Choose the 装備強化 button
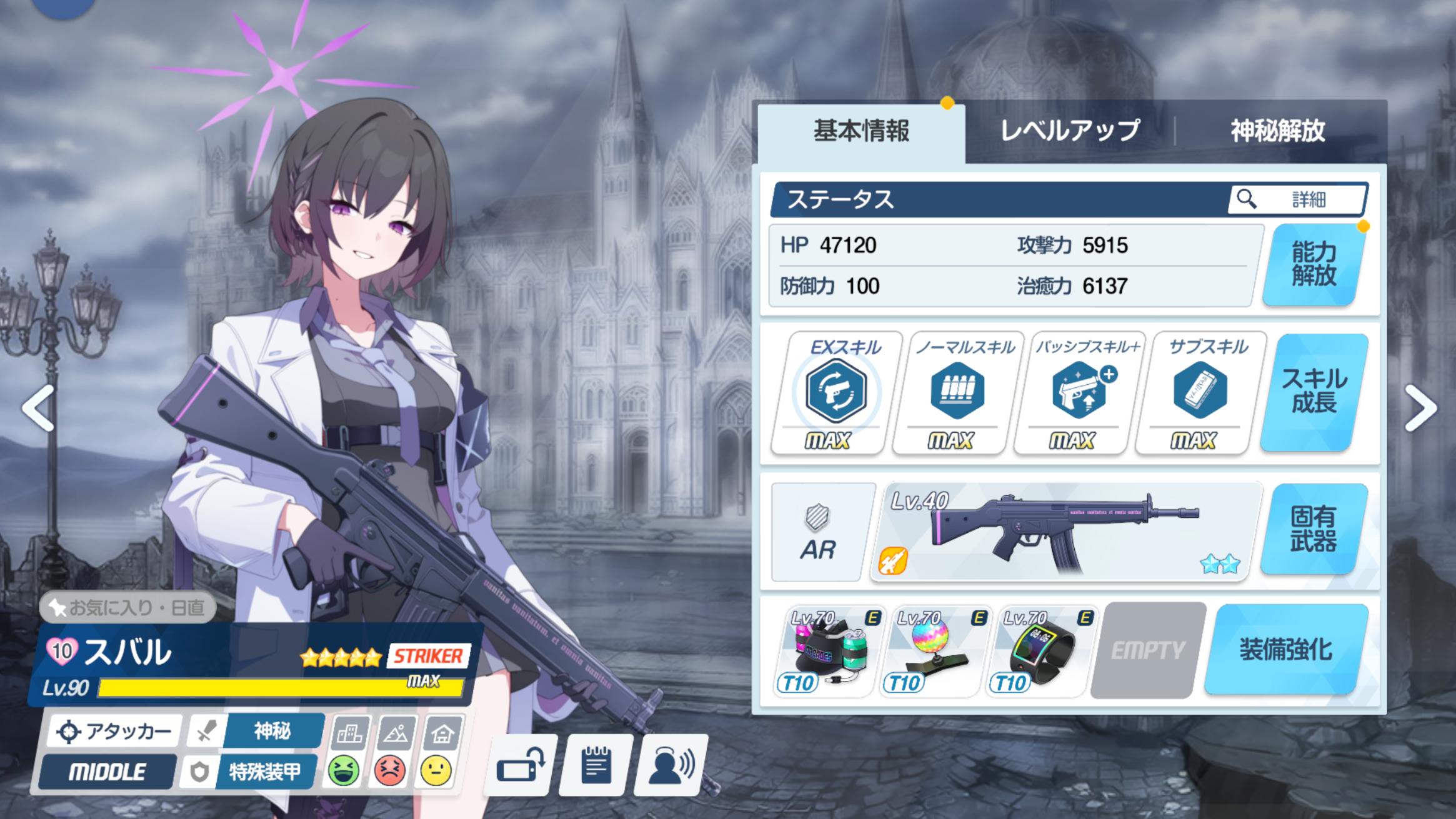 point(1285,650)
